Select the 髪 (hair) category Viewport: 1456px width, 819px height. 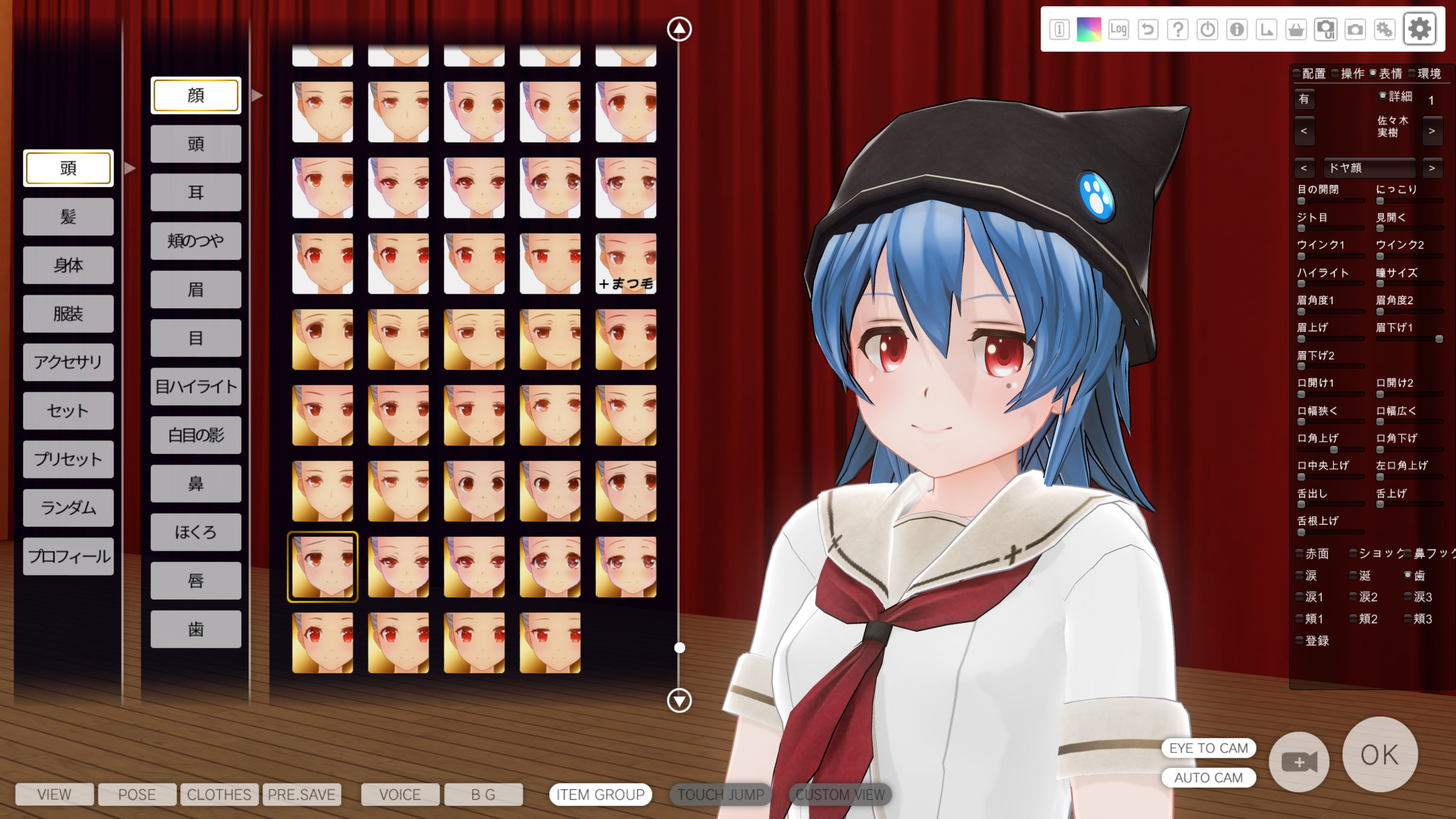coord(68,217)
